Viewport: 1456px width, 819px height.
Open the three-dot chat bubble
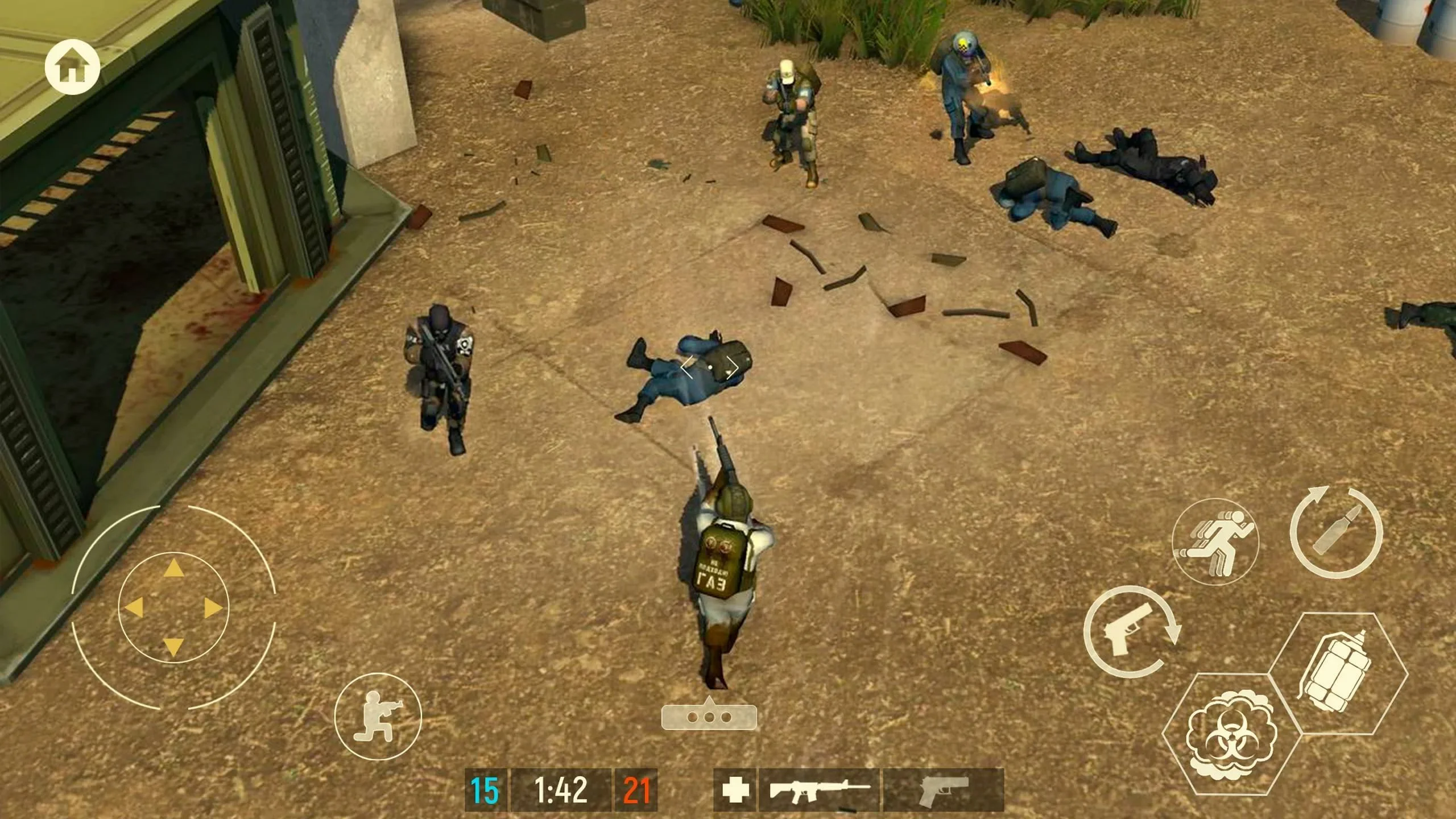[x=709, y=716]
